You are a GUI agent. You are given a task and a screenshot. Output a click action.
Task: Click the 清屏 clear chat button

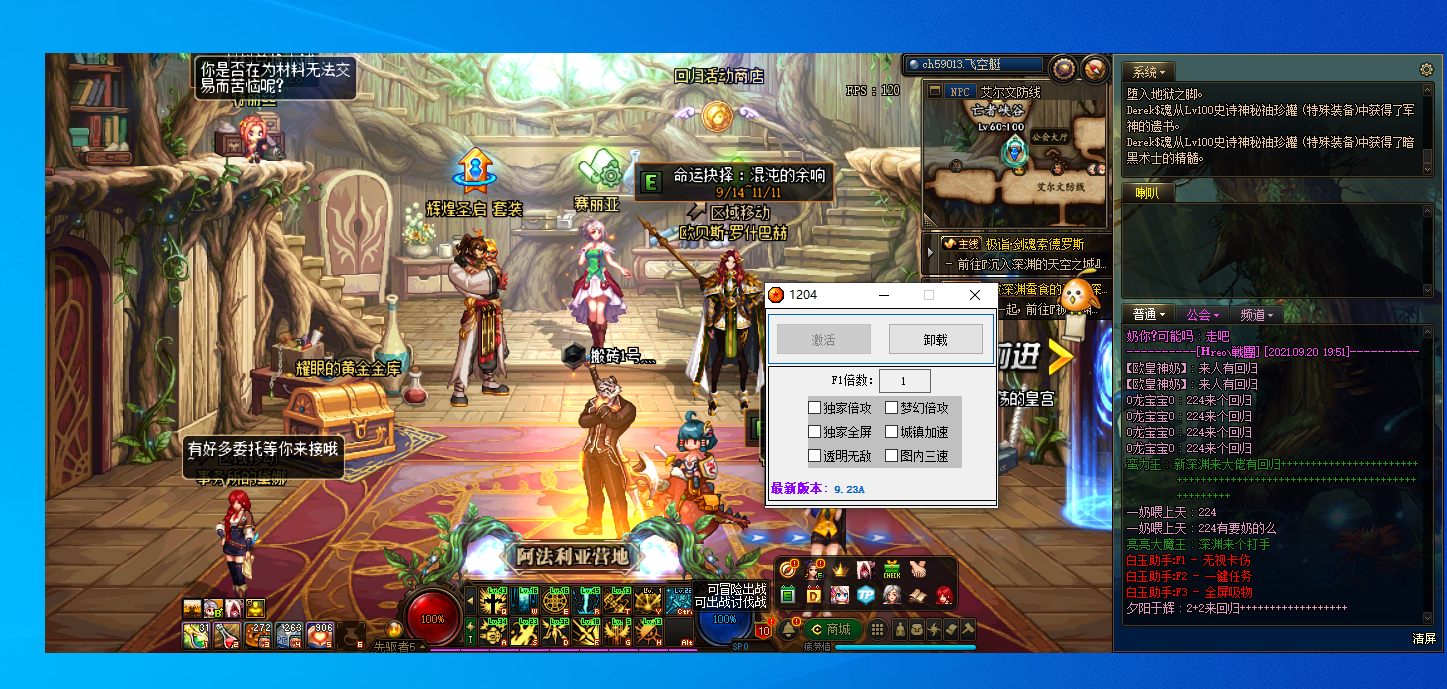(x=1424, y=638)
